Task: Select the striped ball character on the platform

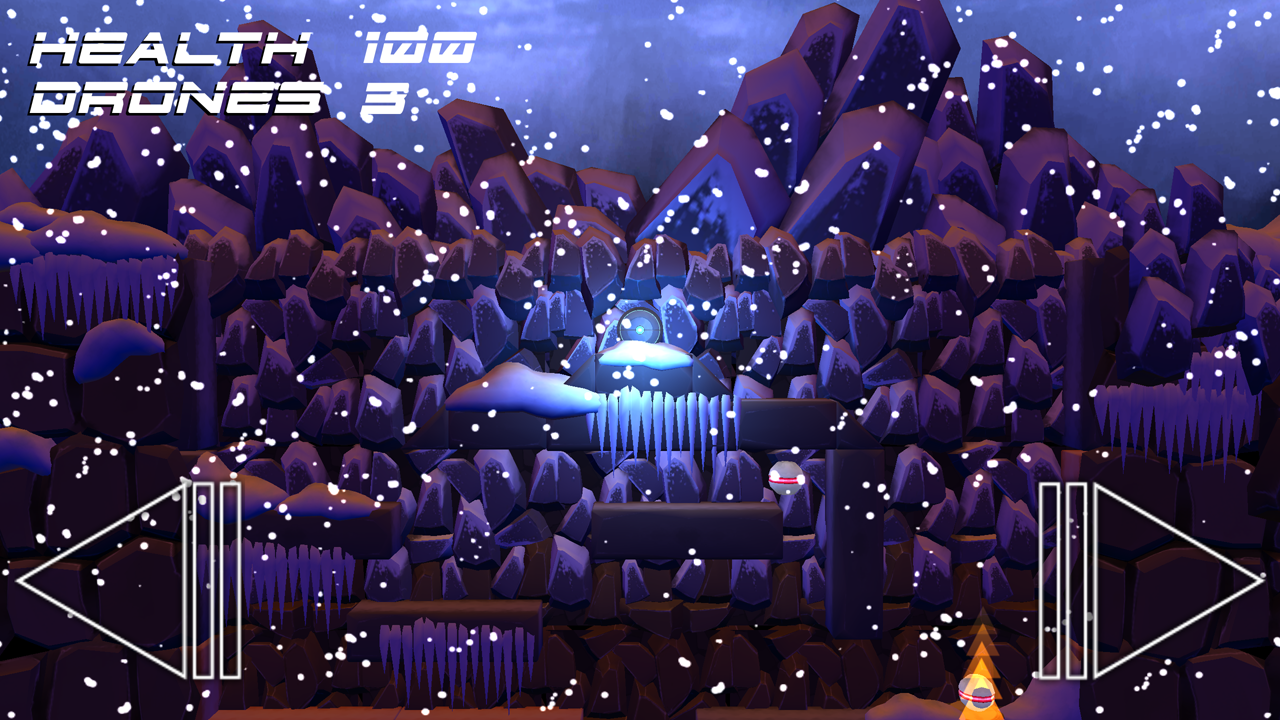Action: (783, 480)
